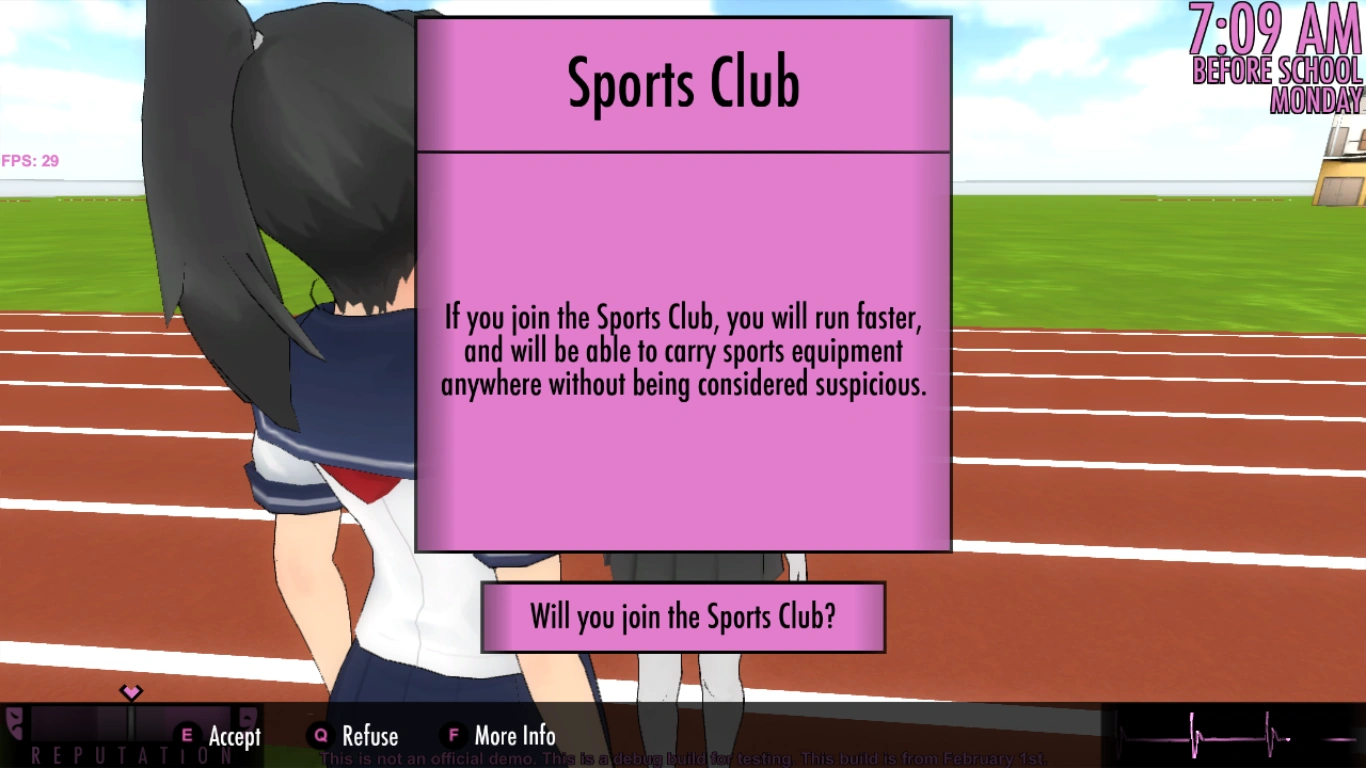Click the debug build disclaimer text

[x=683, y=758]
